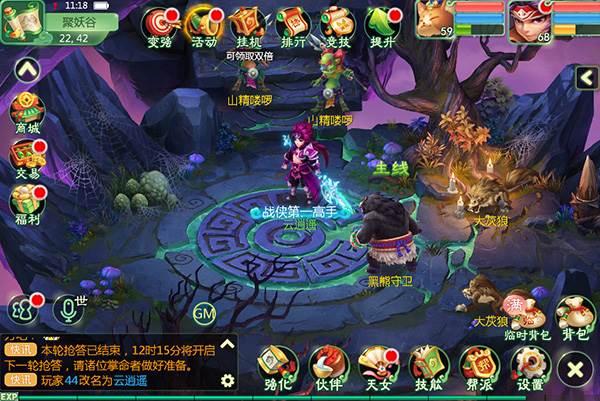
Task: Close the bottom menu with the X button
Action: coord(575,371)
